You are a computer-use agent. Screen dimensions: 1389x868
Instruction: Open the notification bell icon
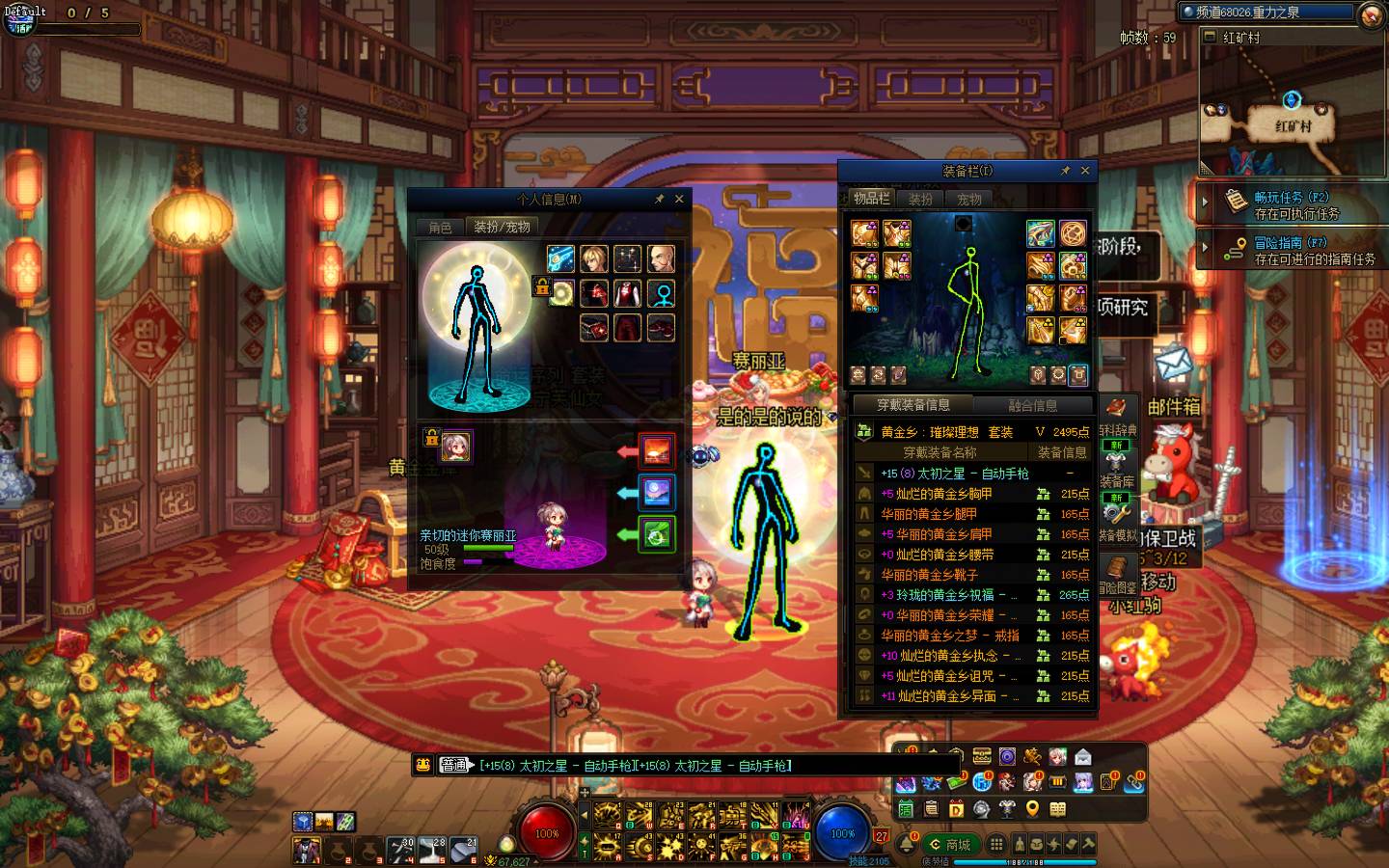pos(908,844)
